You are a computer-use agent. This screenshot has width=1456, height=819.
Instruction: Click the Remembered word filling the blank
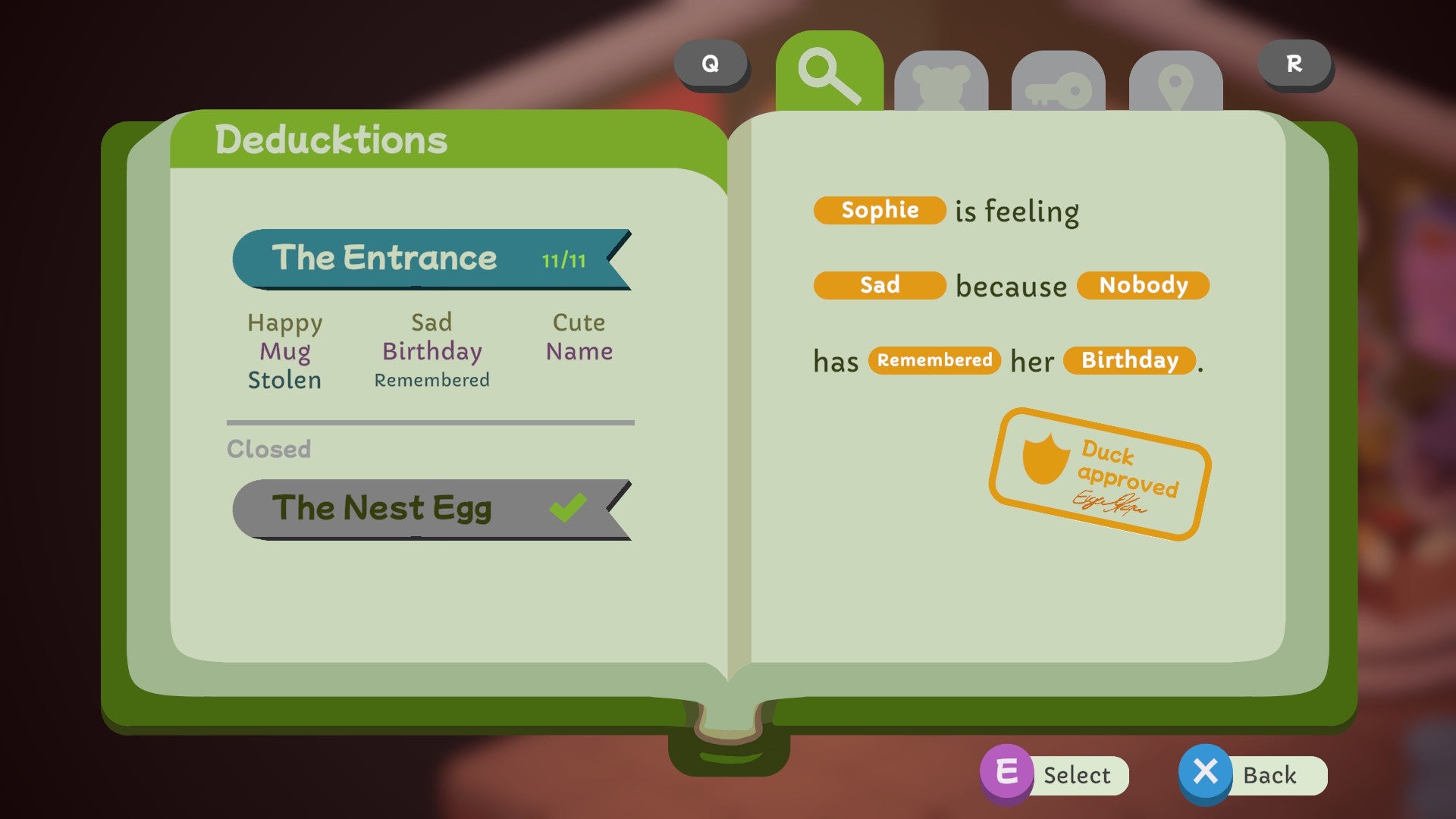(935, 360)
